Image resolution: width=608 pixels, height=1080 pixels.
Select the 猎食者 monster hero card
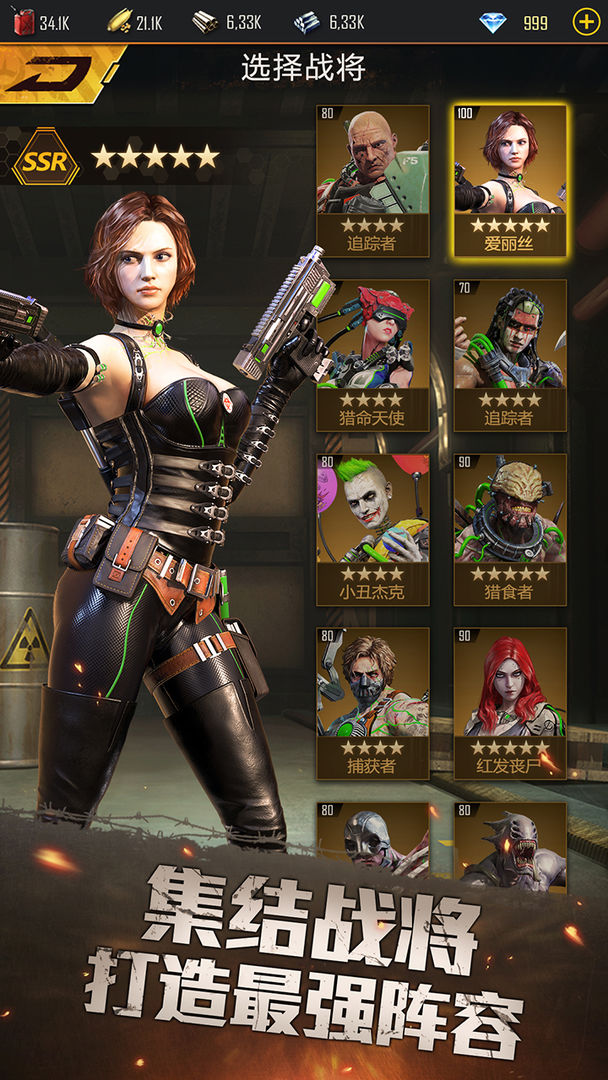point(510,530)
